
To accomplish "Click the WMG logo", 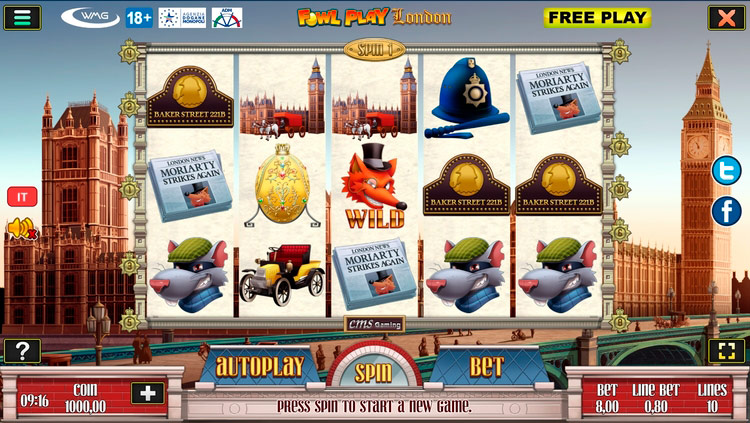I will click(x=90, y=17).
